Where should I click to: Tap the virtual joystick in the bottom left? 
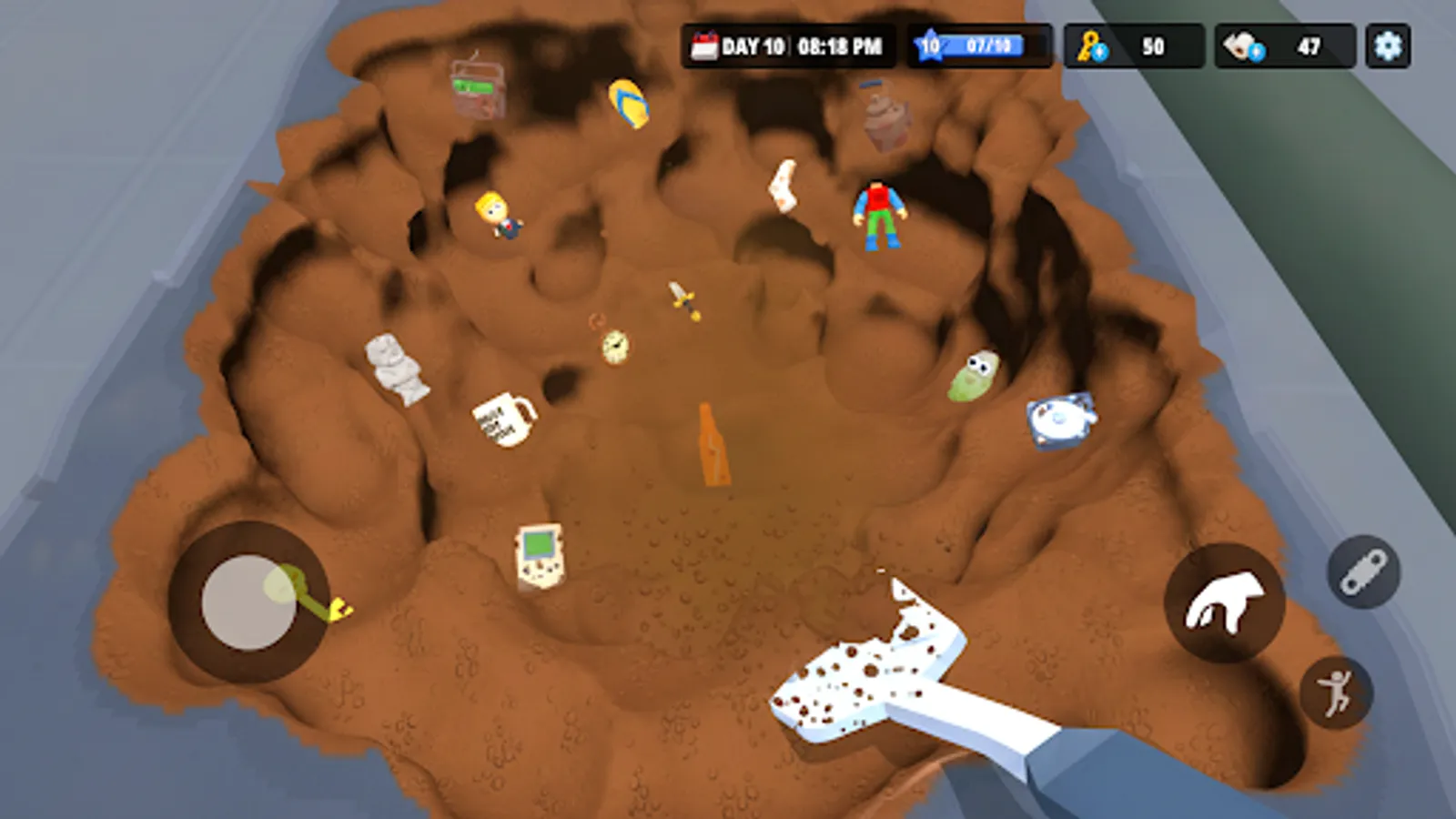pyautogui.click(x=248, y=601)
